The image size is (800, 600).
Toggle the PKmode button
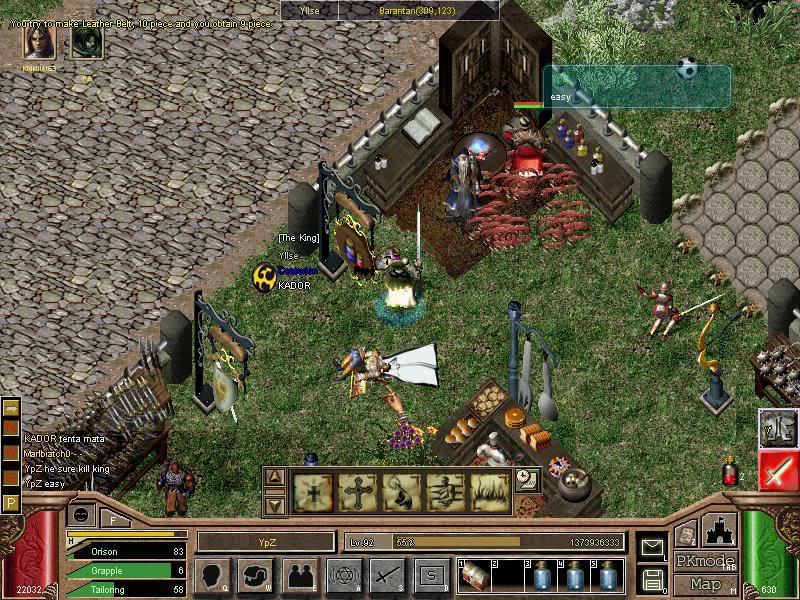(705, 561)
